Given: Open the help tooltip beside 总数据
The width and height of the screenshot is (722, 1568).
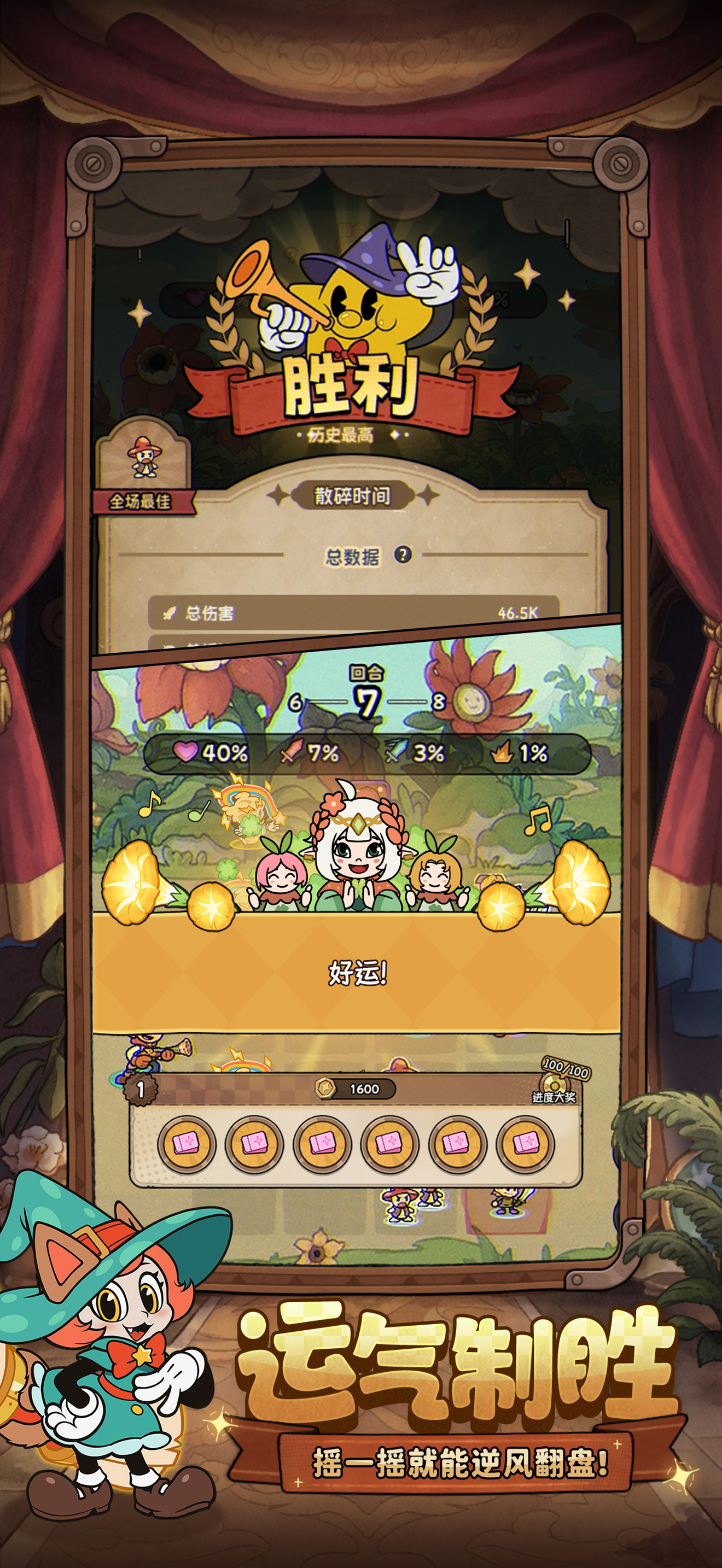Looking at the screenshot, I should pyautogui.click(x=403, y=554).
